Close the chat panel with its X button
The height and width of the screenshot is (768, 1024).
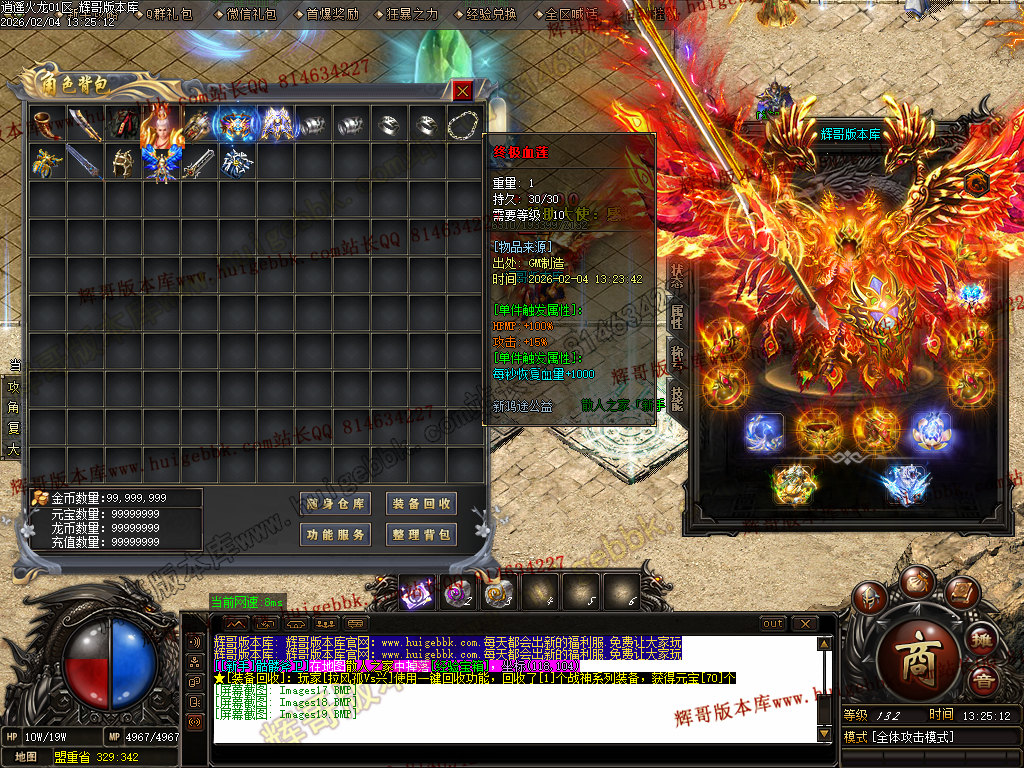804,623
